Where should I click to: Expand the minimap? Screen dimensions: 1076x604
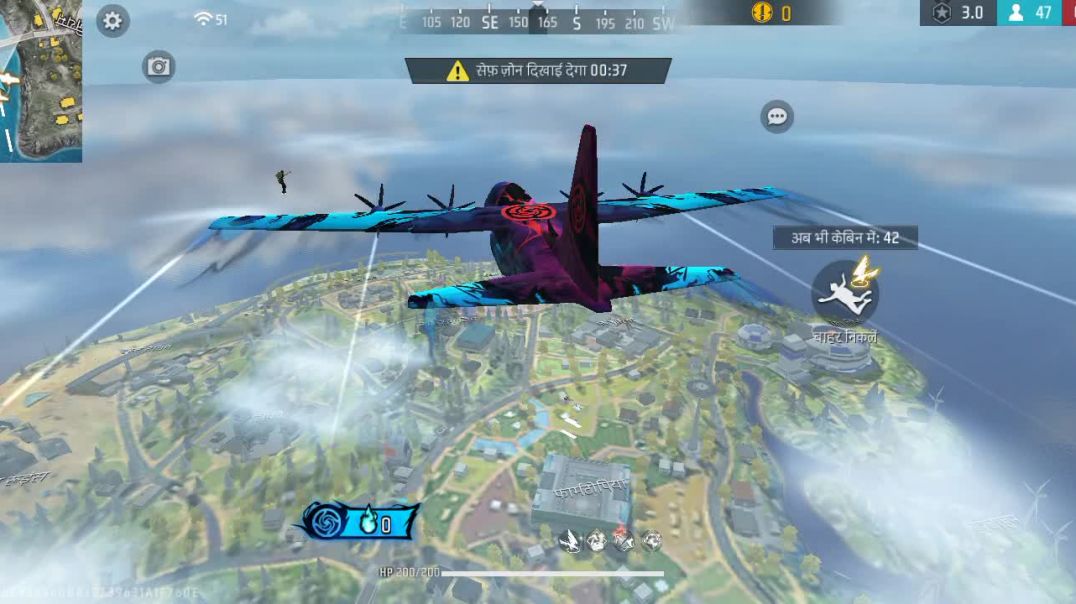tap(40, 80)
